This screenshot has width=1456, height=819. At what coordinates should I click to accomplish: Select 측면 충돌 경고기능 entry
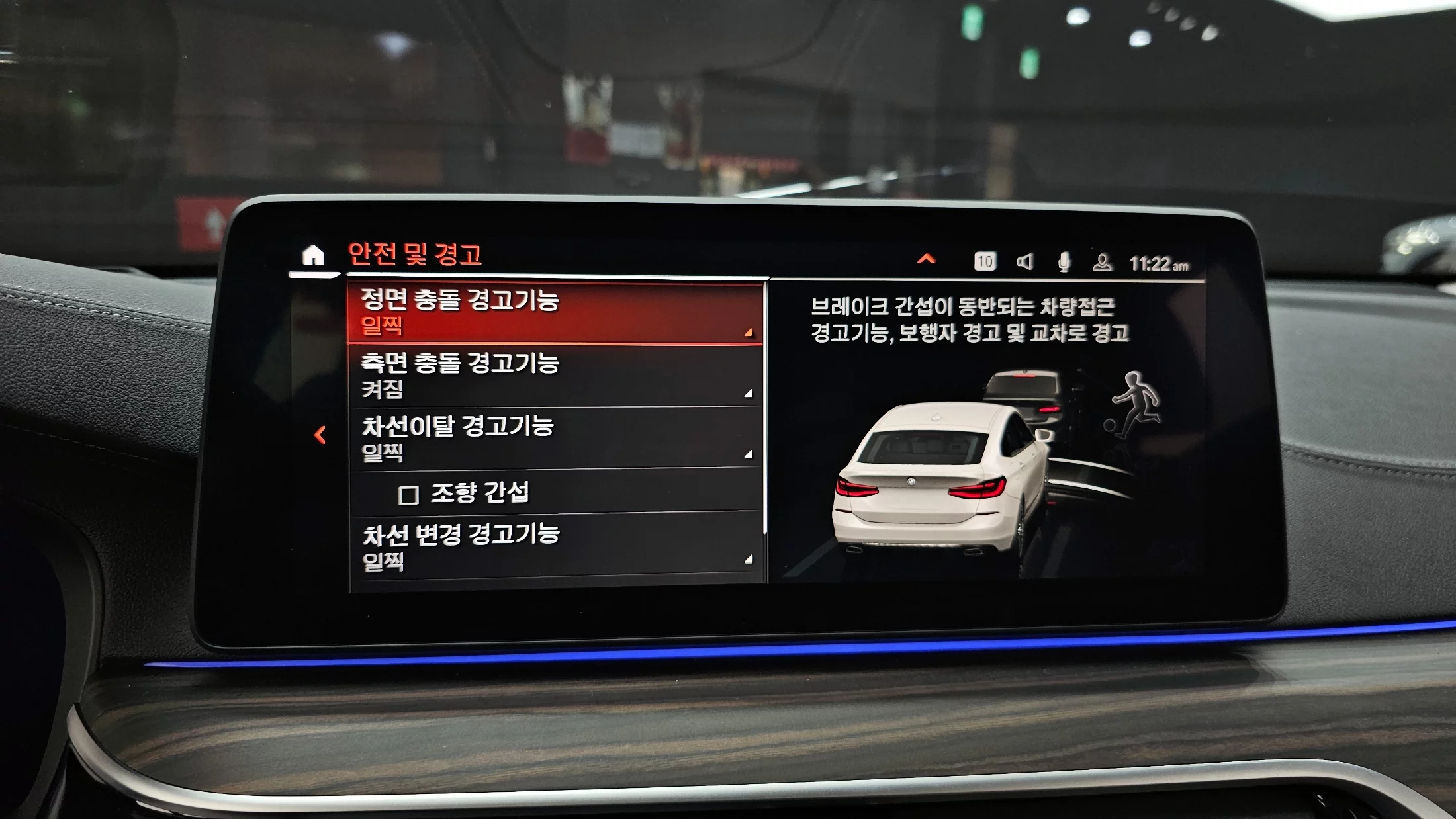point(555,375)
